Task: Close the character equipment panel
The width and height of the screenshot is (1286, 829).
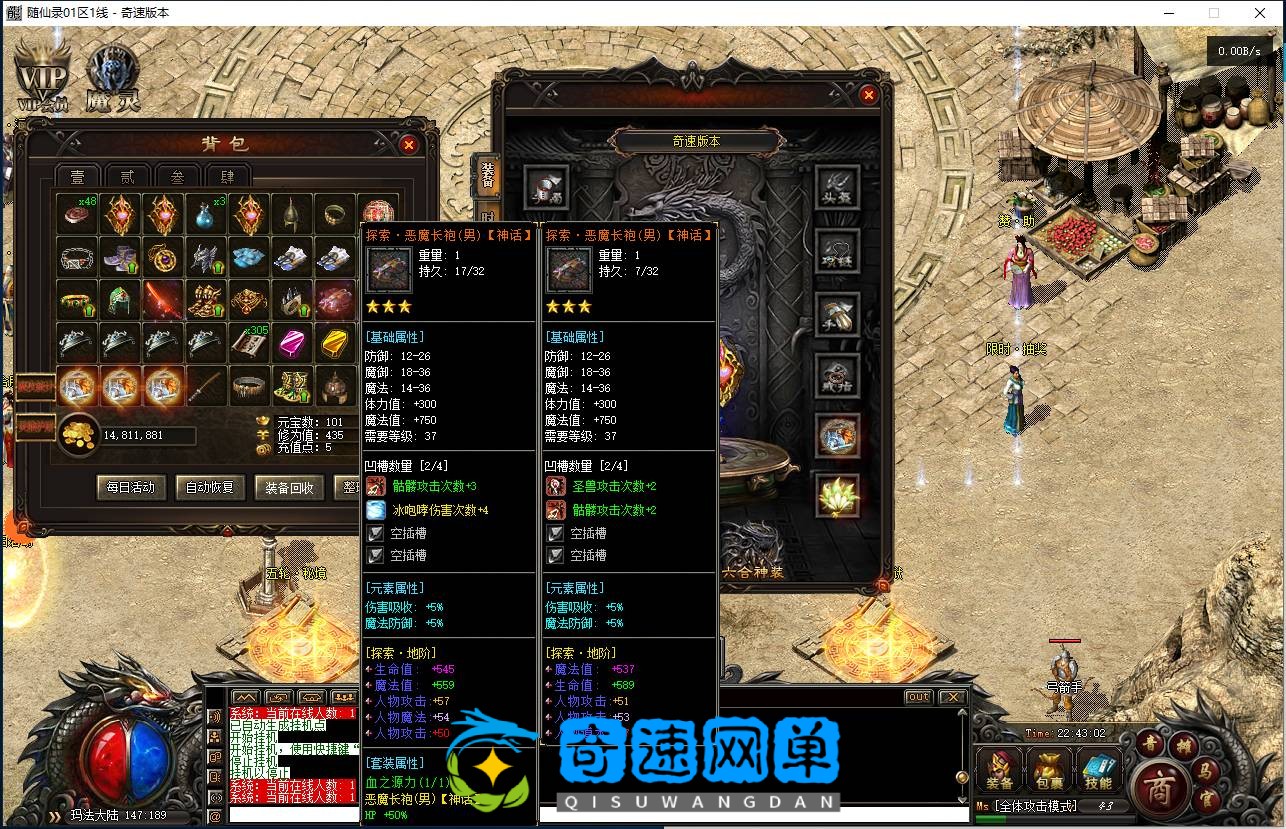Action: 868,95
